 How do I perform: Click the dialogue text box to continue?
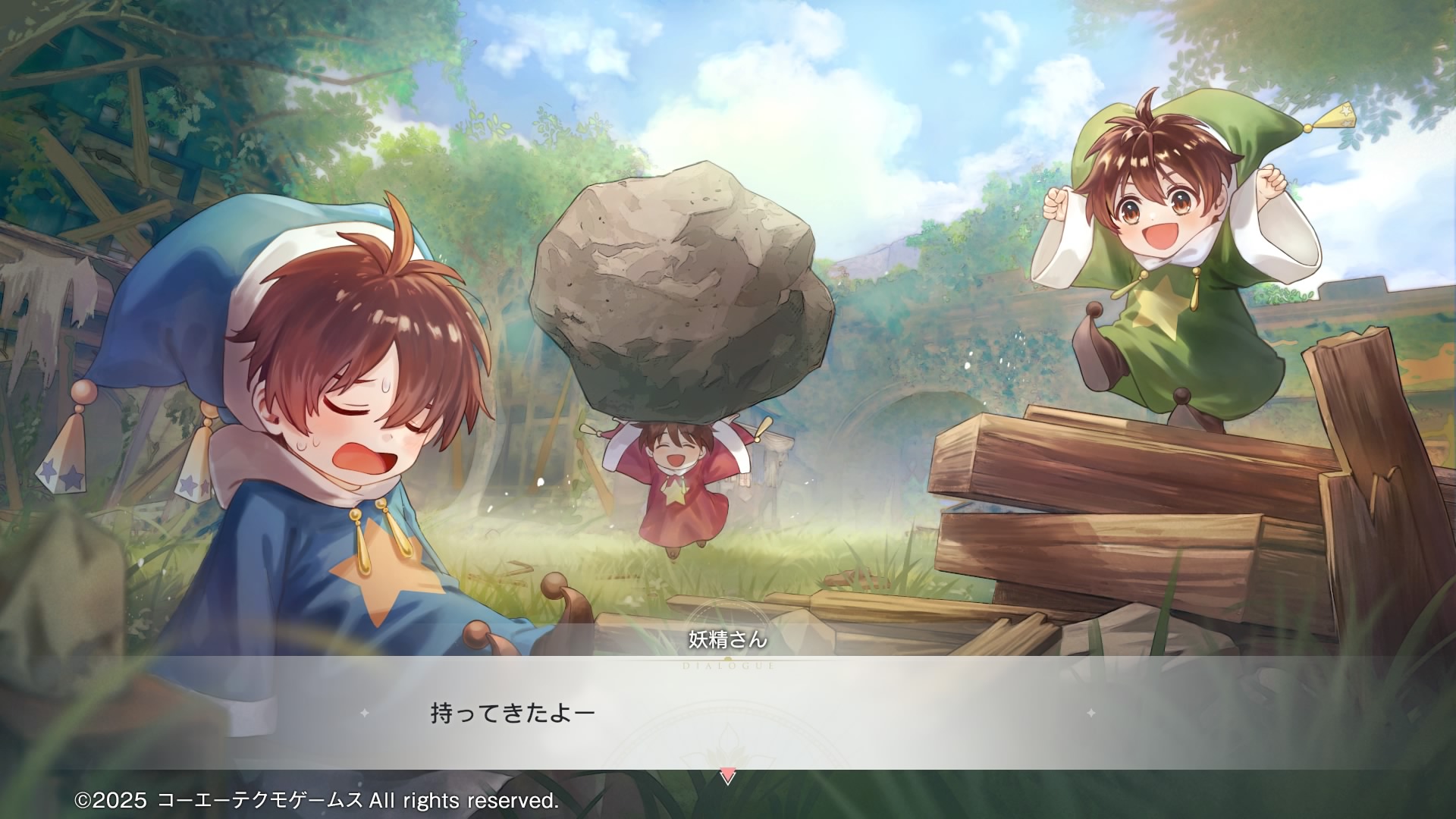726,714
